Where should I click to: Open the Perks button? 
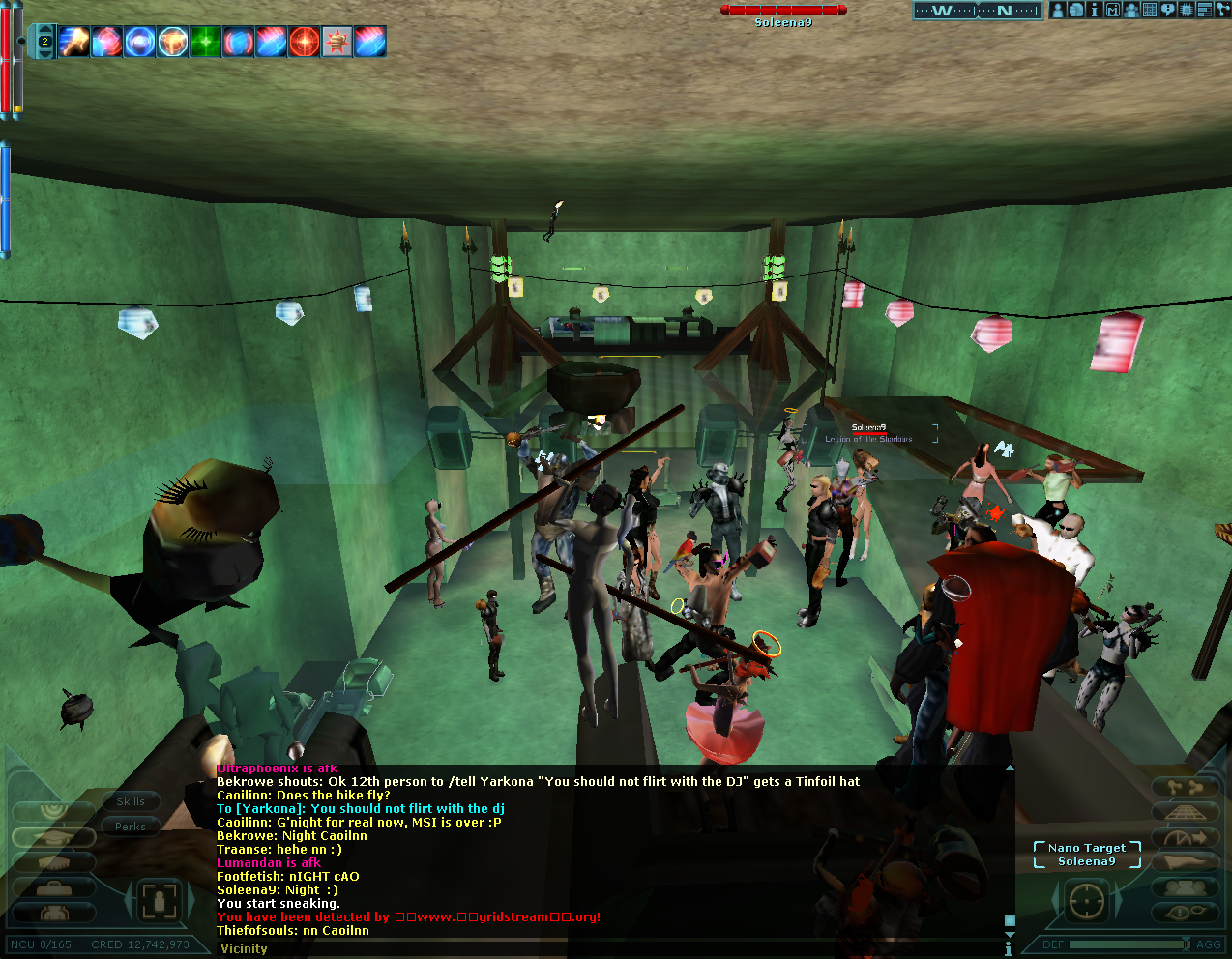click(131, 827)
